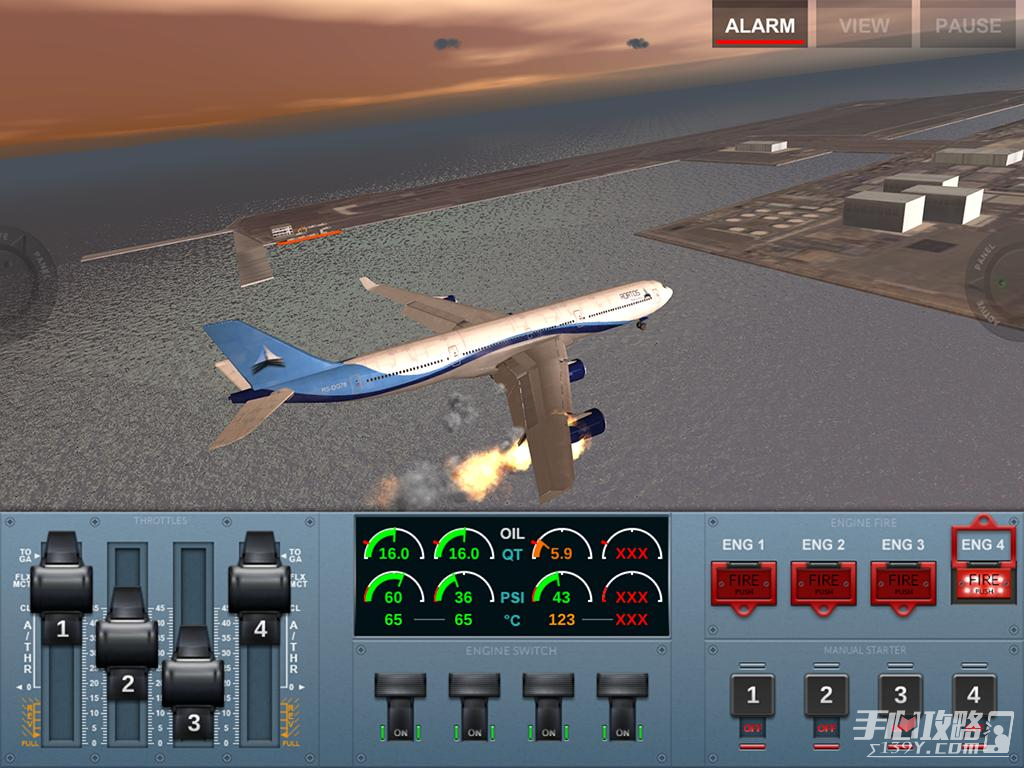1024x768 pixels.
Task: Push the ENG 3 fire button
Action: coord(903,582)
